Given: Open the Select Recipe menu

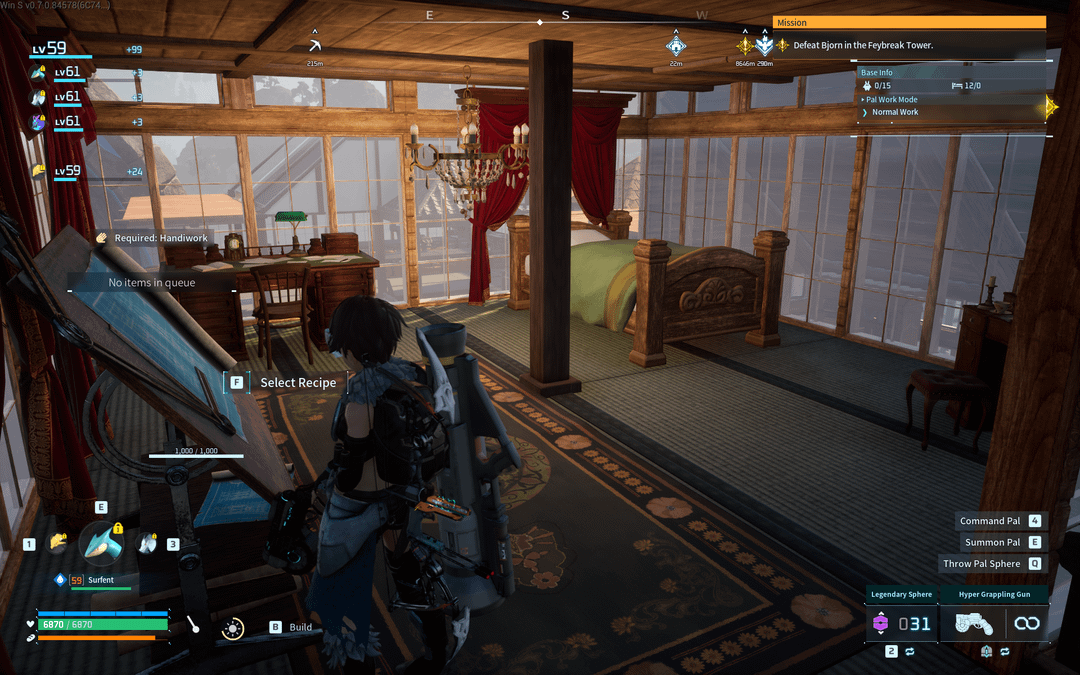Looking at the screenshot, I should [297, 383].
